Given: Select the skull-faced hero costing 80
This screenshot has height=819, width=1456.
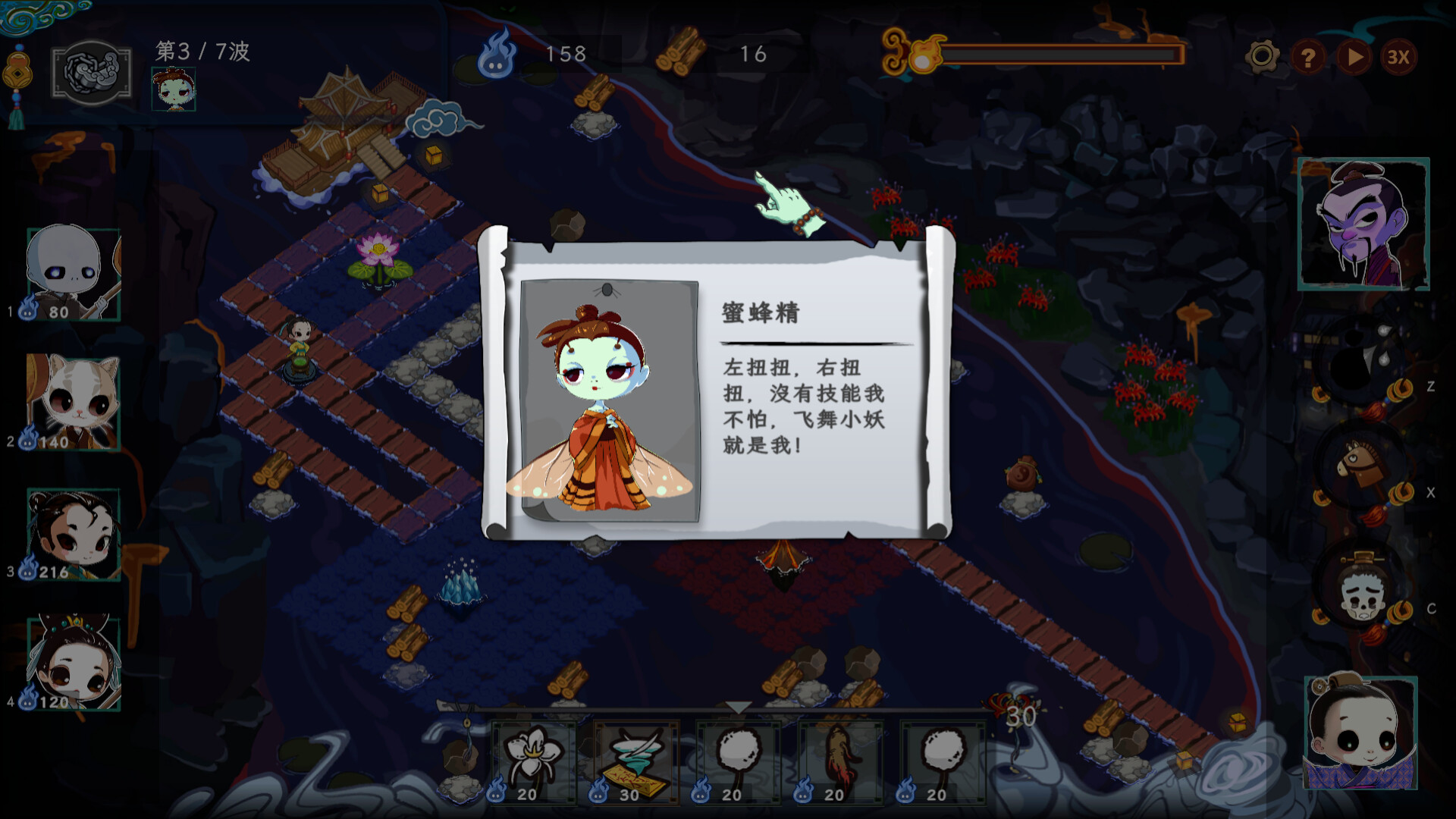Looking at the screenshot, I should point(74,274).
